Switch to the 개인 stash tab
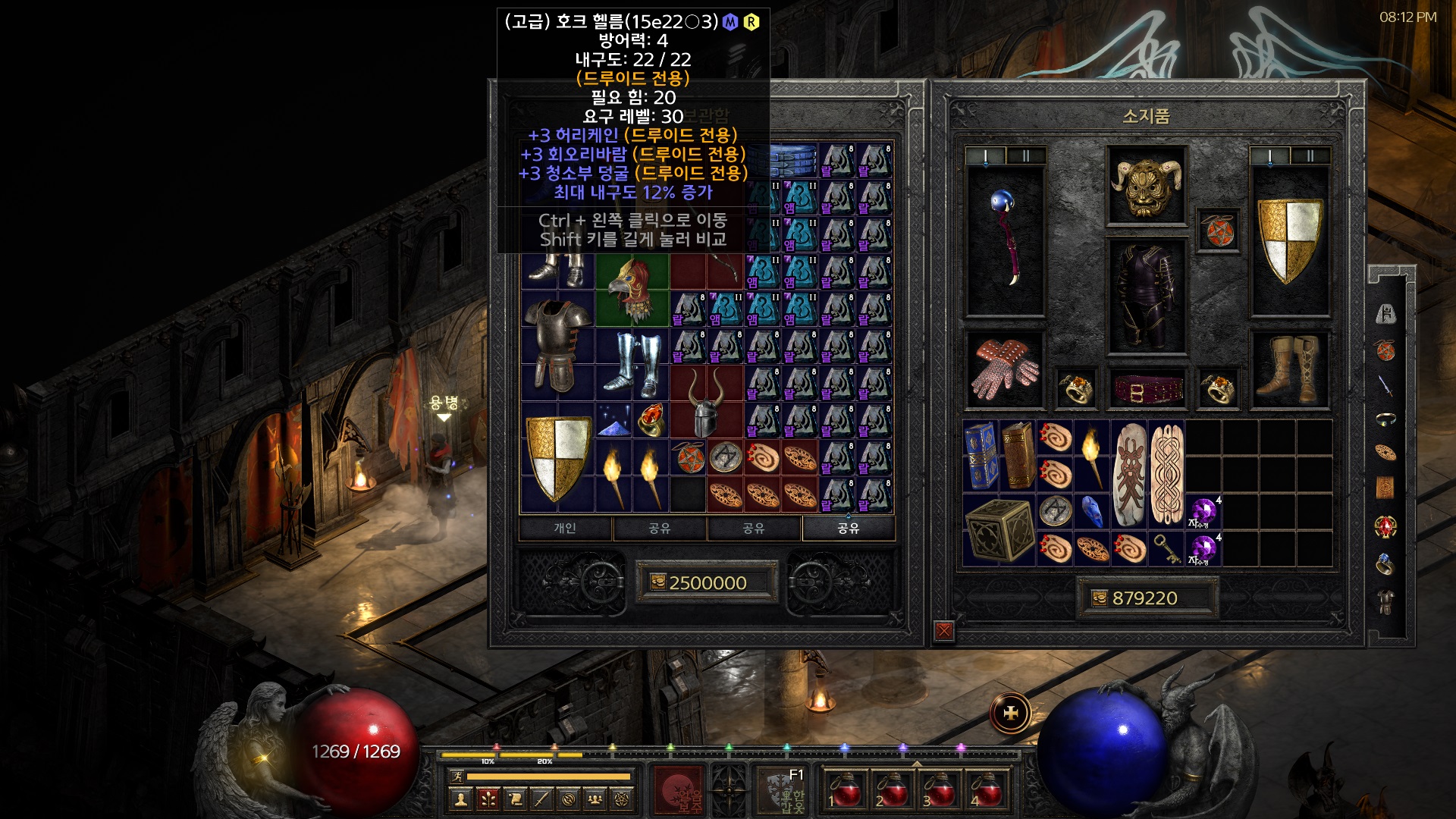Image resolution: width=1456 pixels, height=819 pixels. [x=565, y=528]
